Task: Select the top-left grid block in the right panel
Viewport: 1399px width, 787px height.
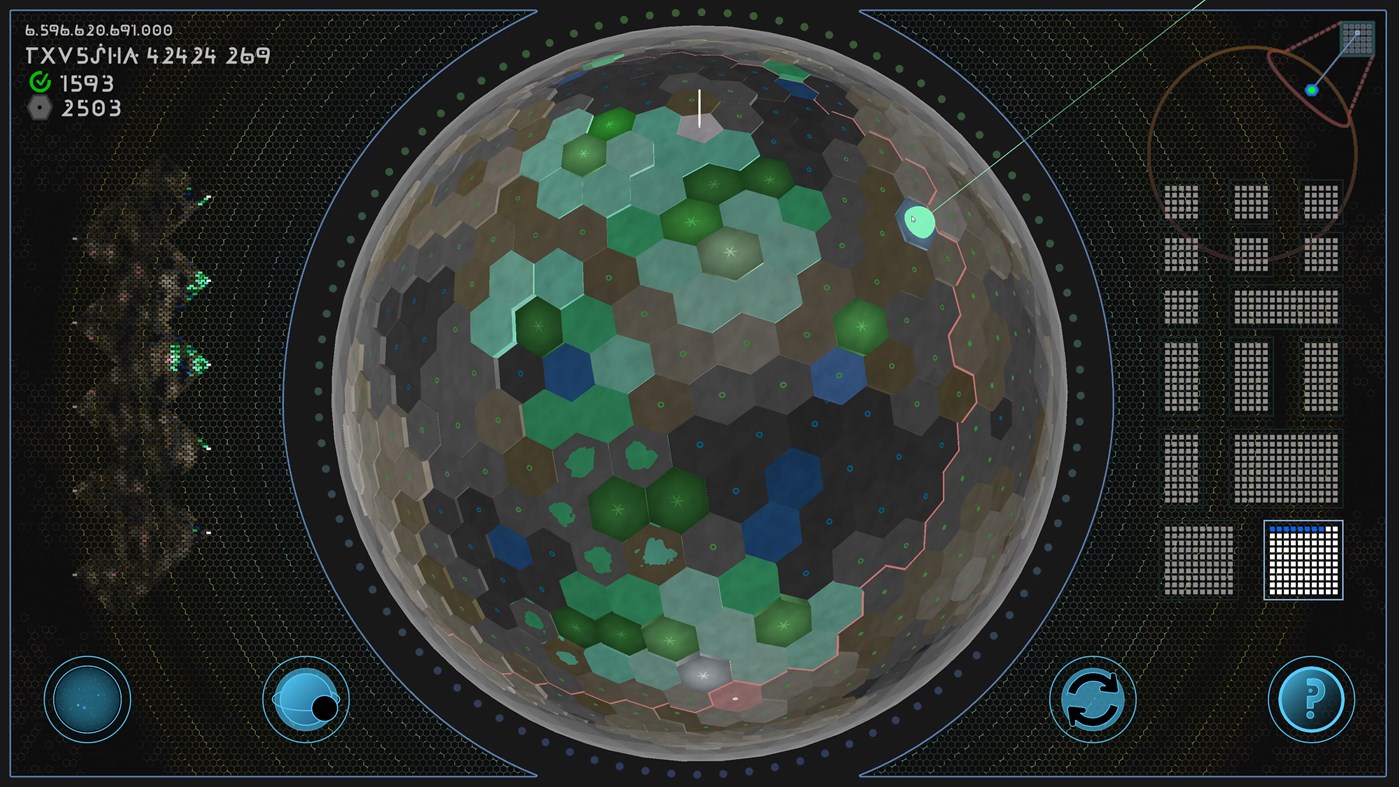Action: point(1180,200)
